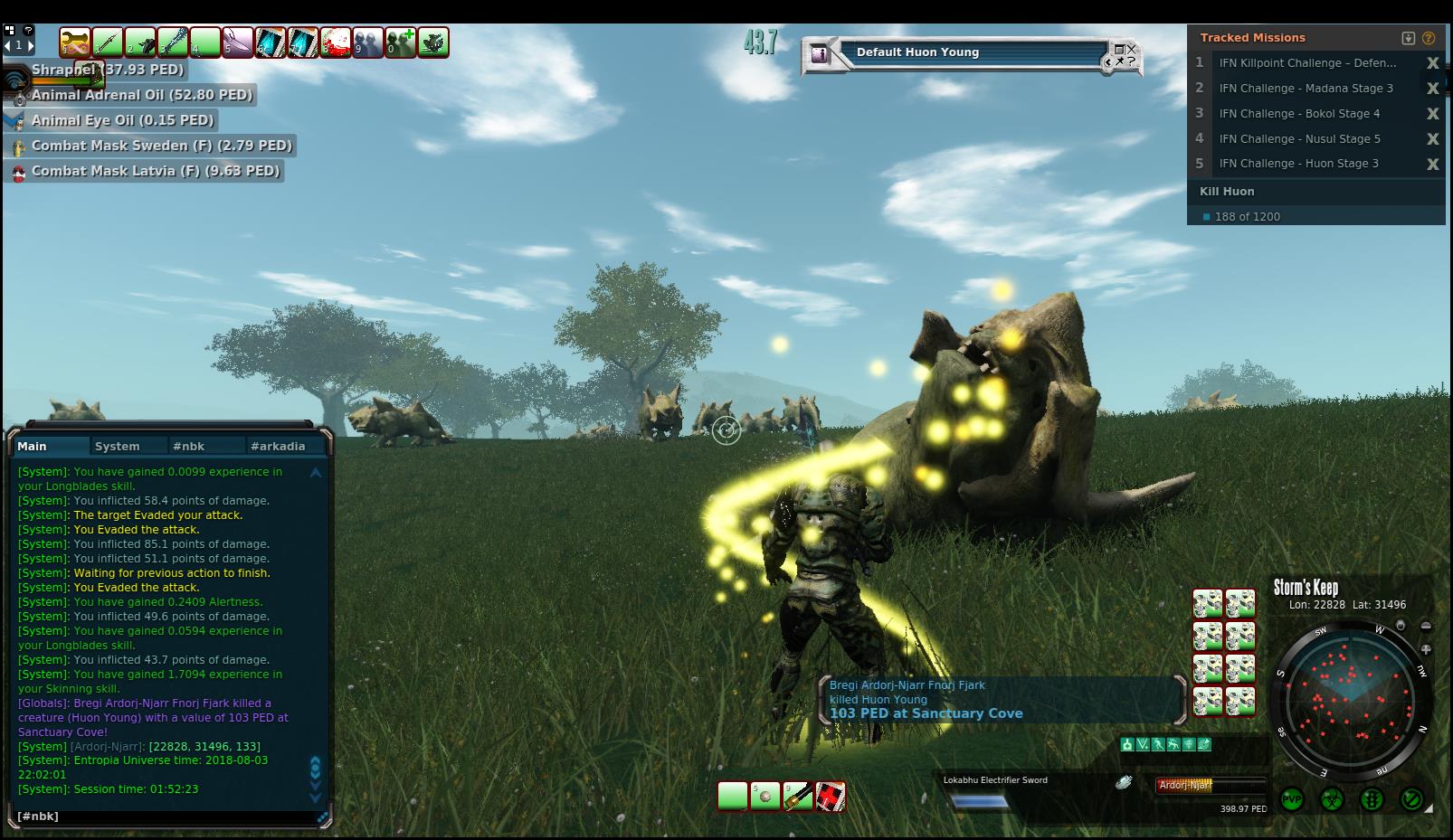Screen dimensions: 1453x840
Task: Close the Default Huon Young target window
Action: tap(1131, 49)
